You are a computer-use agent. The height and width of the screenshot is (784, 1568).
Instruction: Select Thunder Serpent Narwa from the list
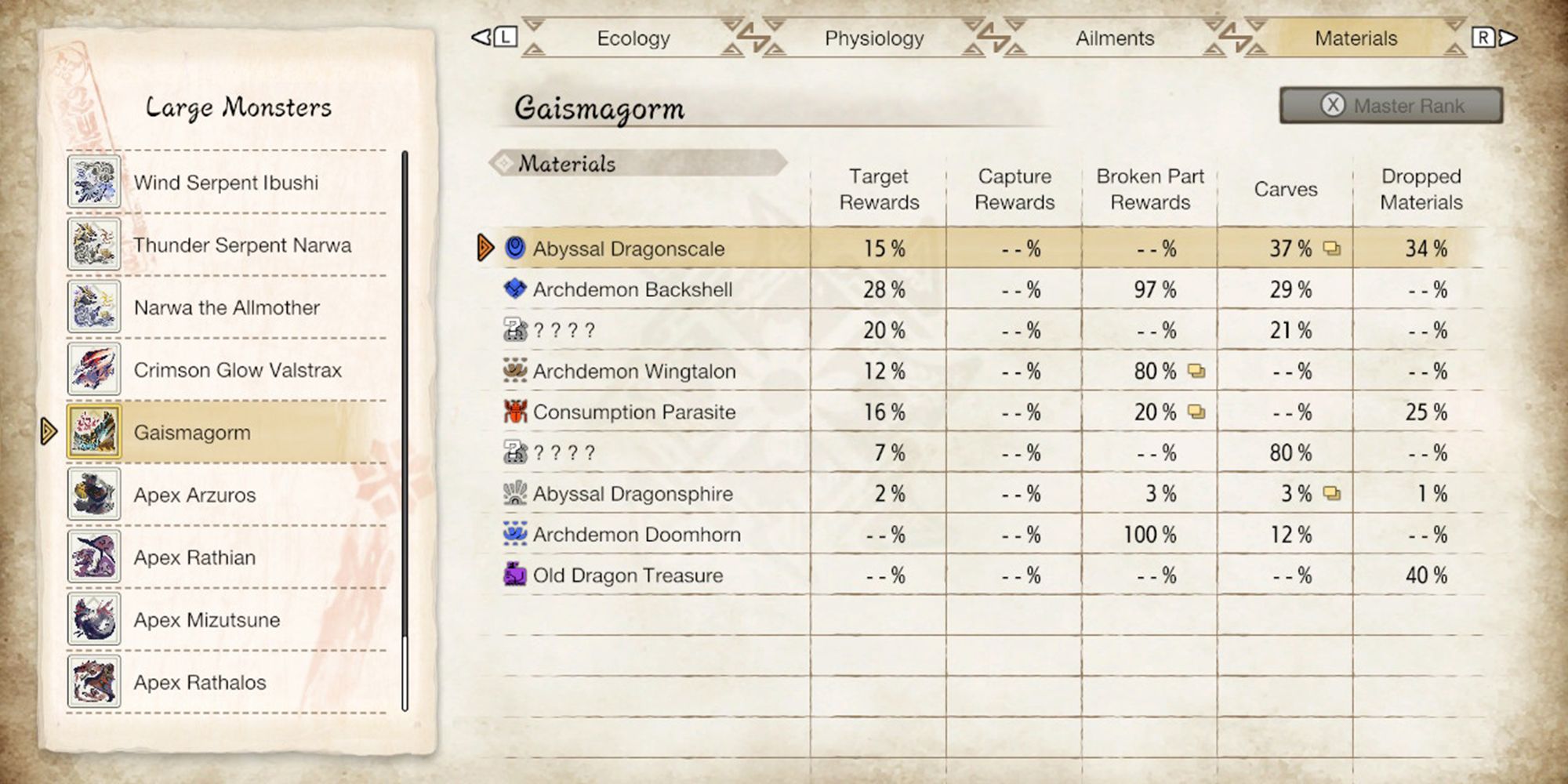coord(93,245)
